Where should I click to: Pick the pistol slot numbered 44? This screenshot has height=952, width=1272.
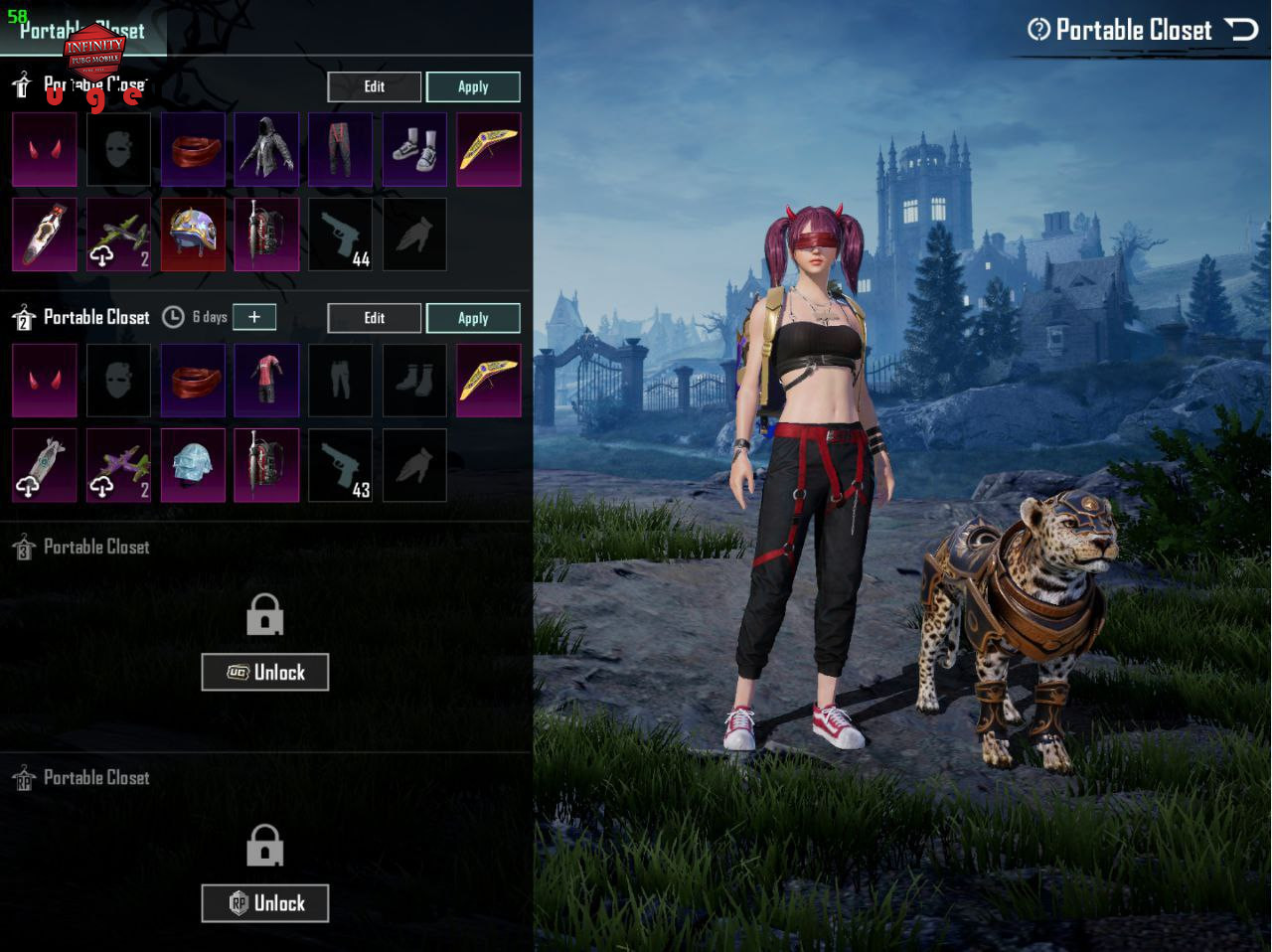[x=340, y=235]
